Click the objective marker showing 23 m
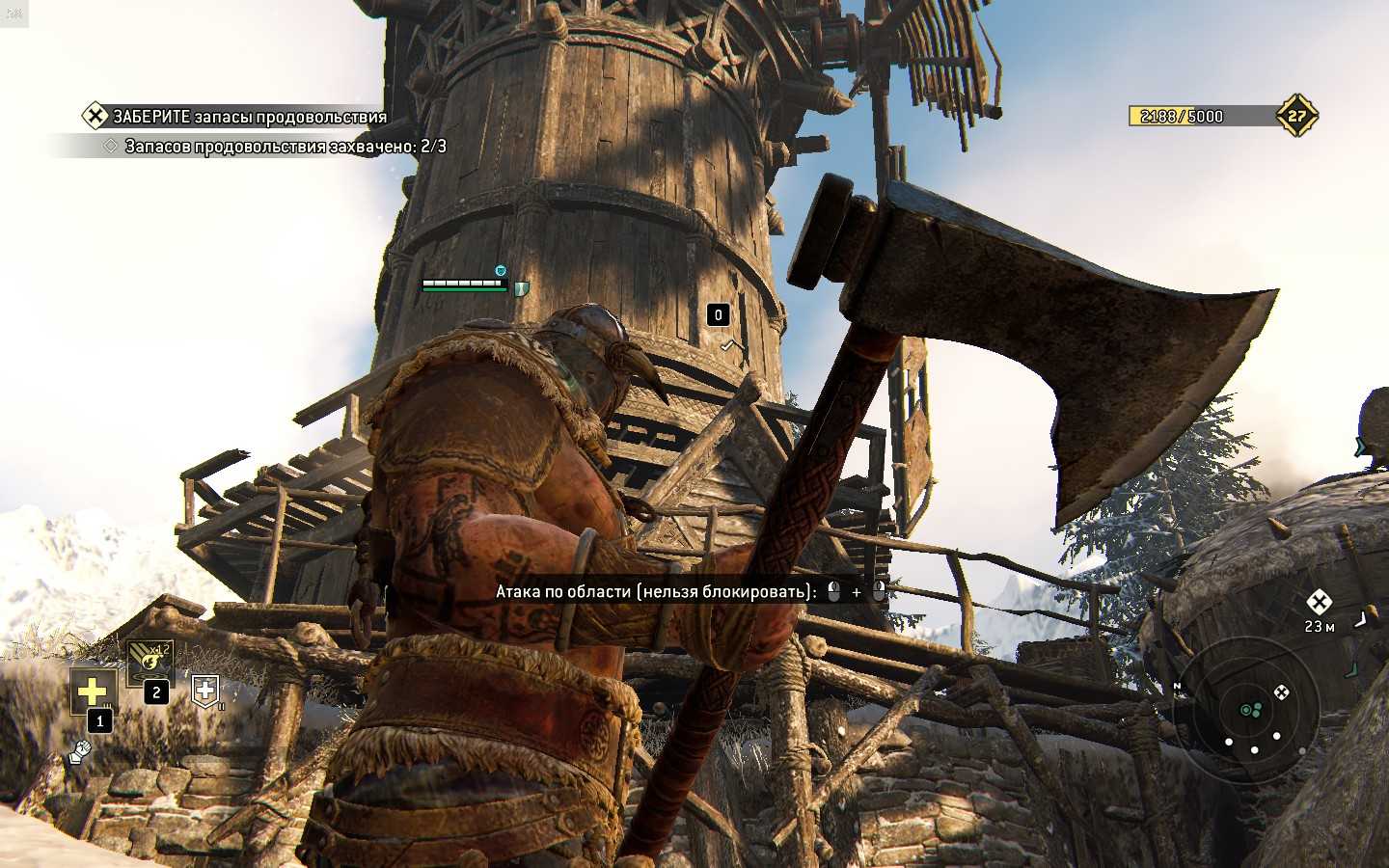1389x868 pixels. [x=1319, y=604]
